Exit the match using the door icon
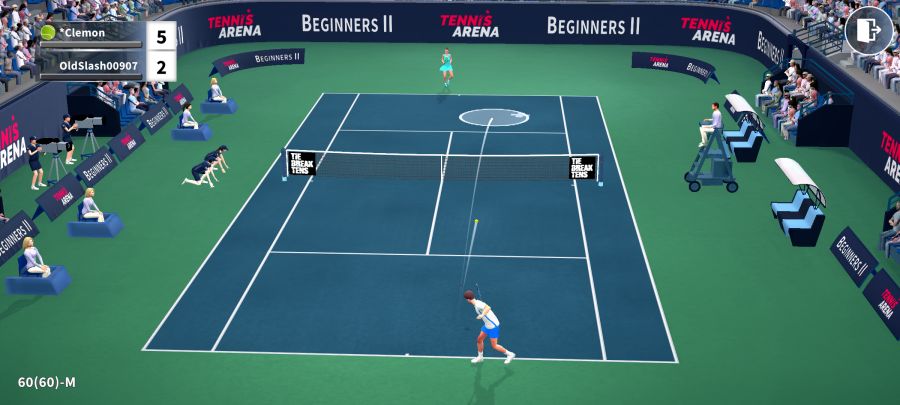This screenshot has width=900, height=405. point(868,31)
